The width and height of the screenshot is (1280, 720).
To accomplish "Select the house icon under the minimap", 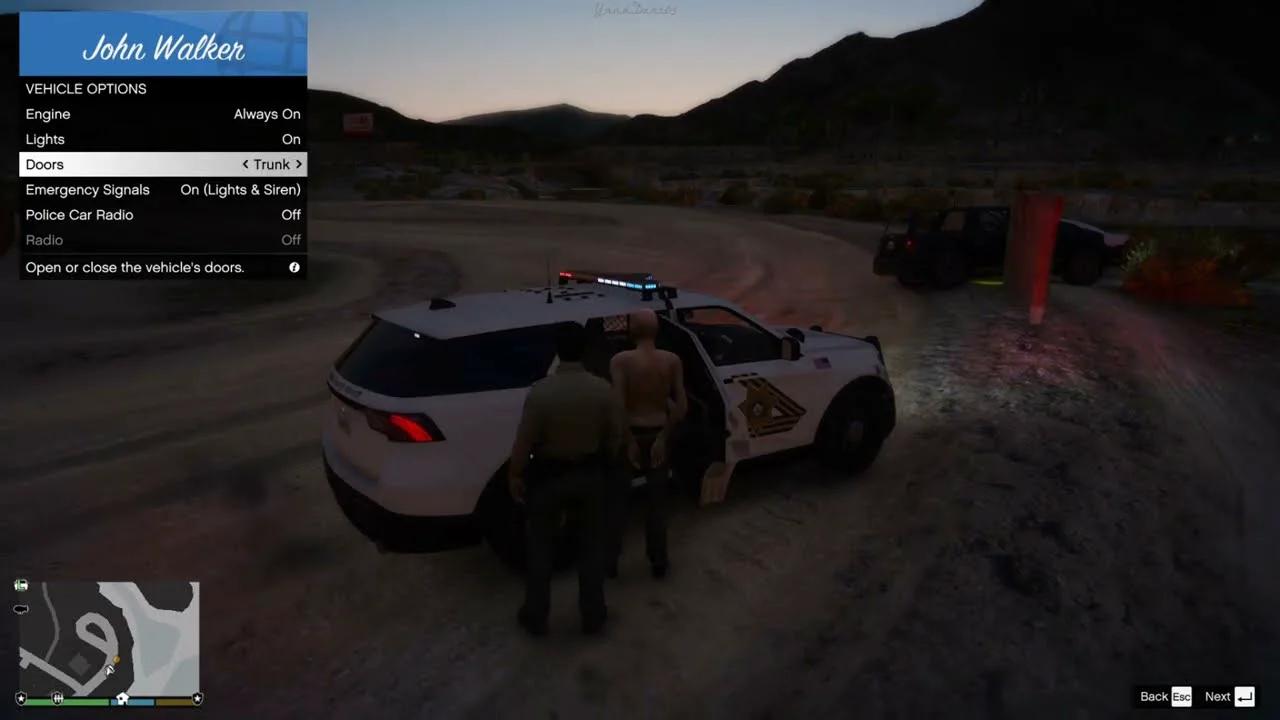I will pos(122,698).
